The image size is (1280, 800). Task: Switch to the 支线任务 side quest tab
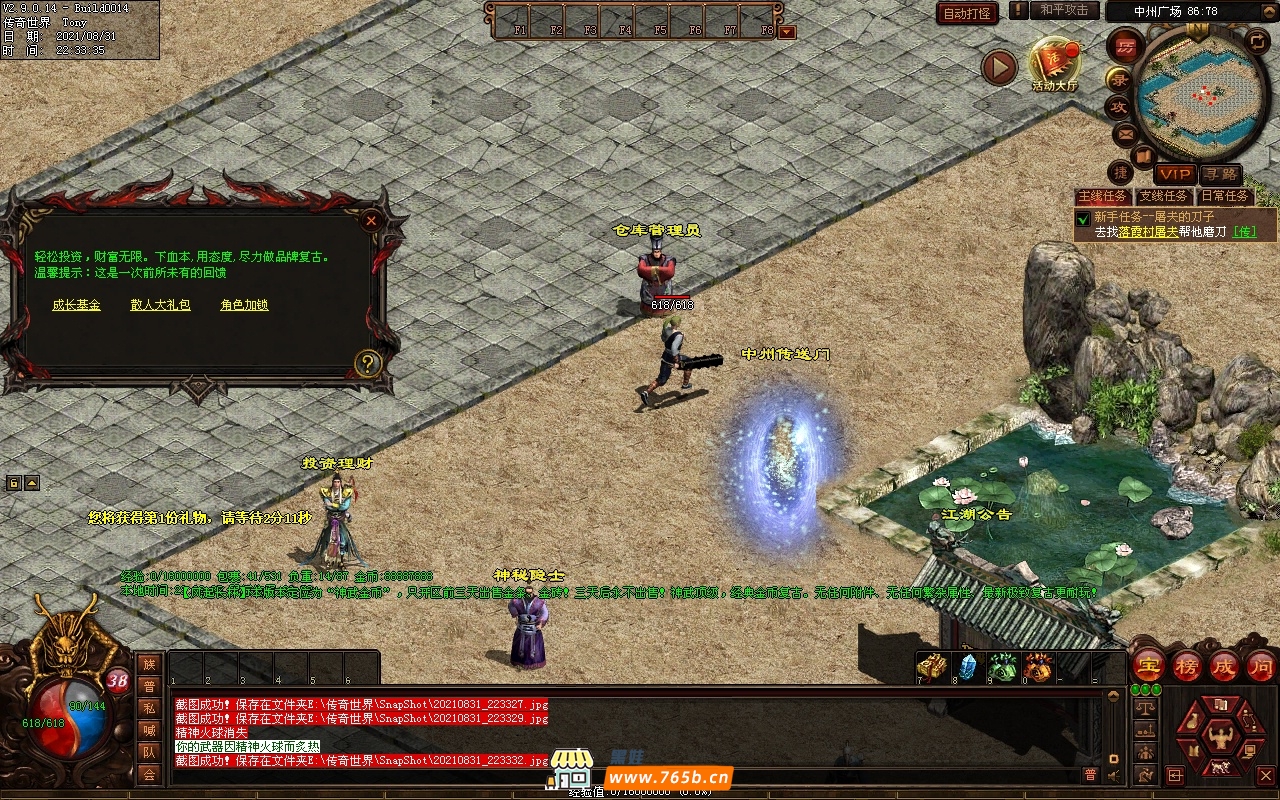point(1163,196)
